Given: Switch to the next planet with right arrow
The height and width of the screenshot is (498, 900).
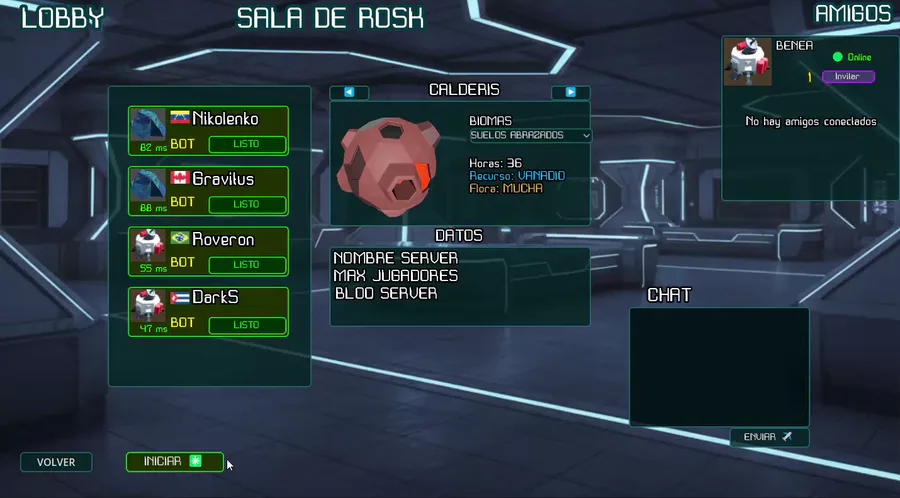Looking at the screenshot, I should (x=570, y=92).
